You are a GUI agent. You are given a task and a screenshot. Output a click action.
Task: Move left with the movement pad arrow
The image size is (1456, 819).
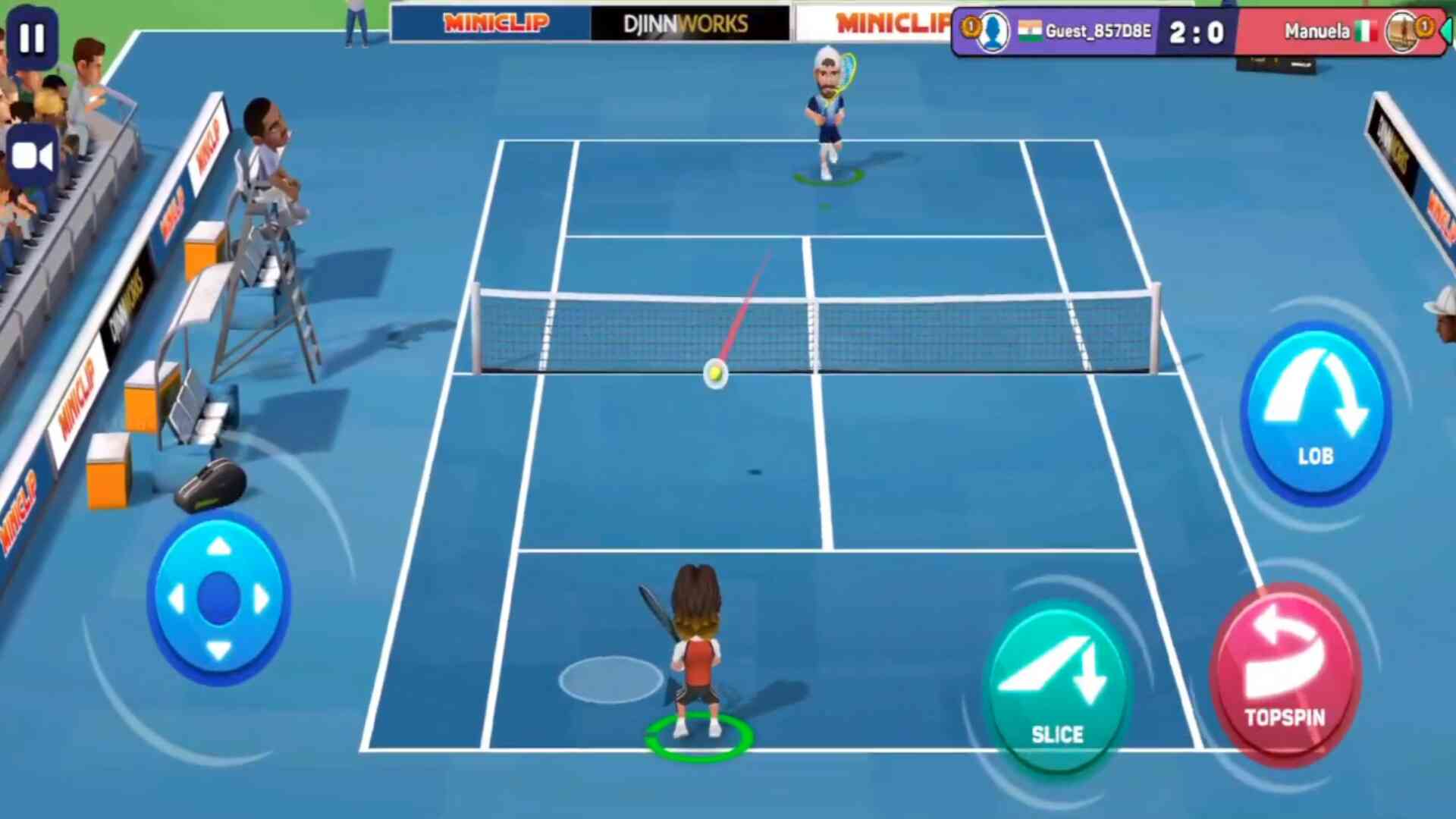coord(176,599)
